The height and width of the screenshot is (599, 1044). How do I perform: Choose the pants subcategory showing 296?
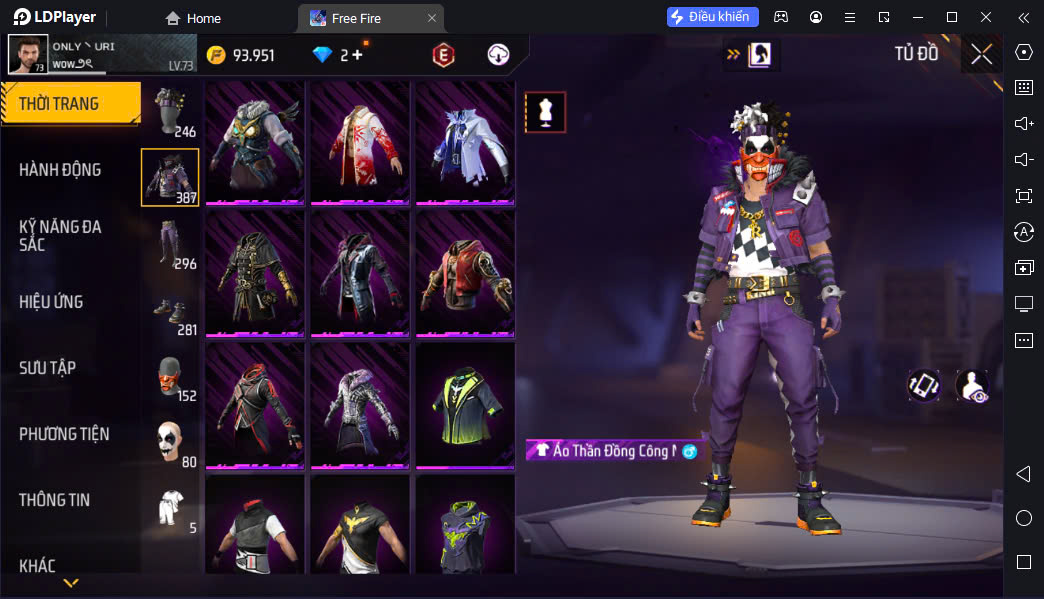click(170, 244)
